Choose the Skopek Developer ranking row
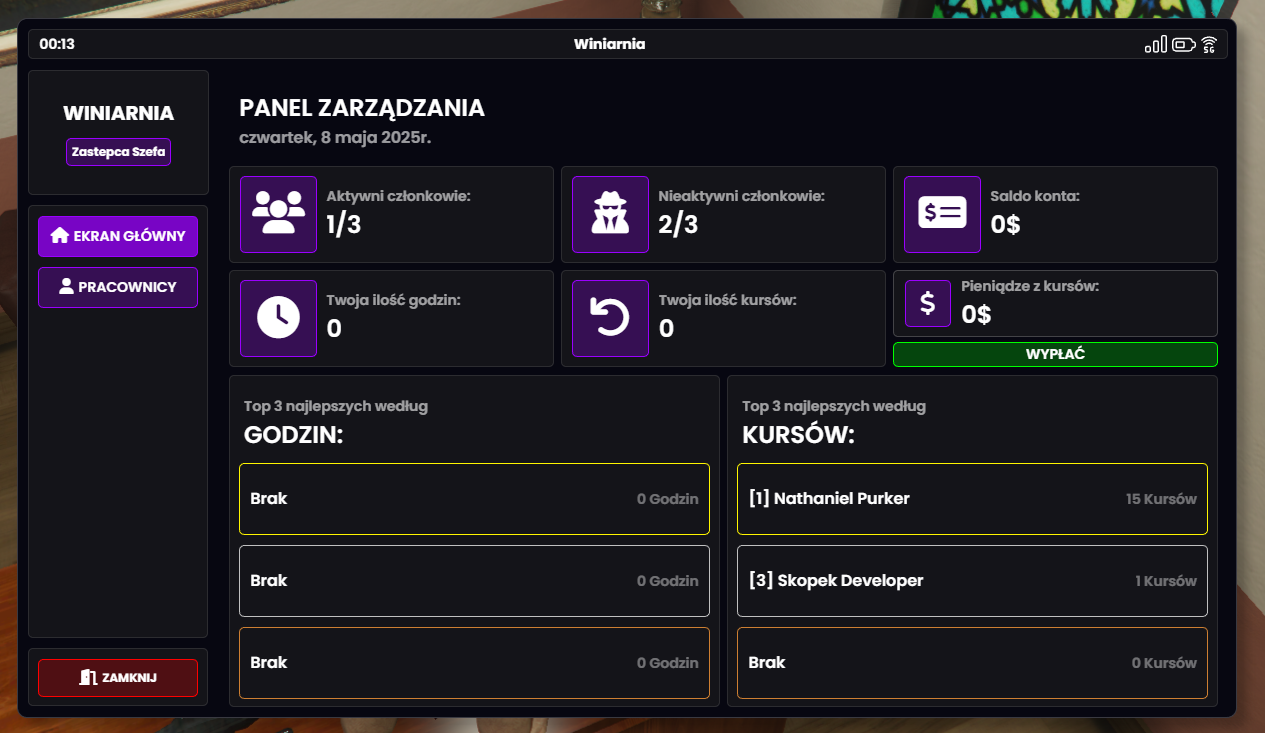Screen dimensions: 1265x733 [x=971, y=580]
